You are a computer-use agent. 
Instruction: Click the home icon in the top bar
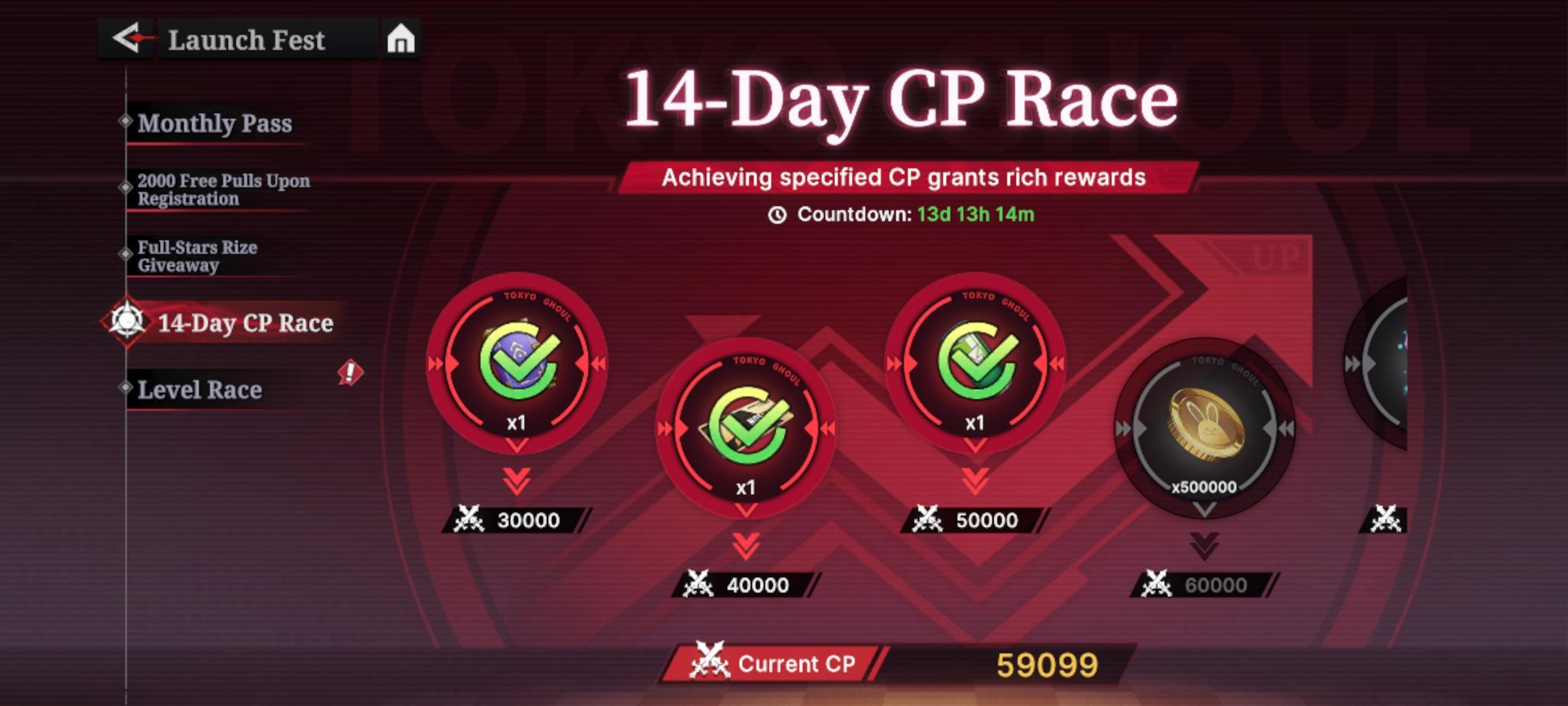400,37
